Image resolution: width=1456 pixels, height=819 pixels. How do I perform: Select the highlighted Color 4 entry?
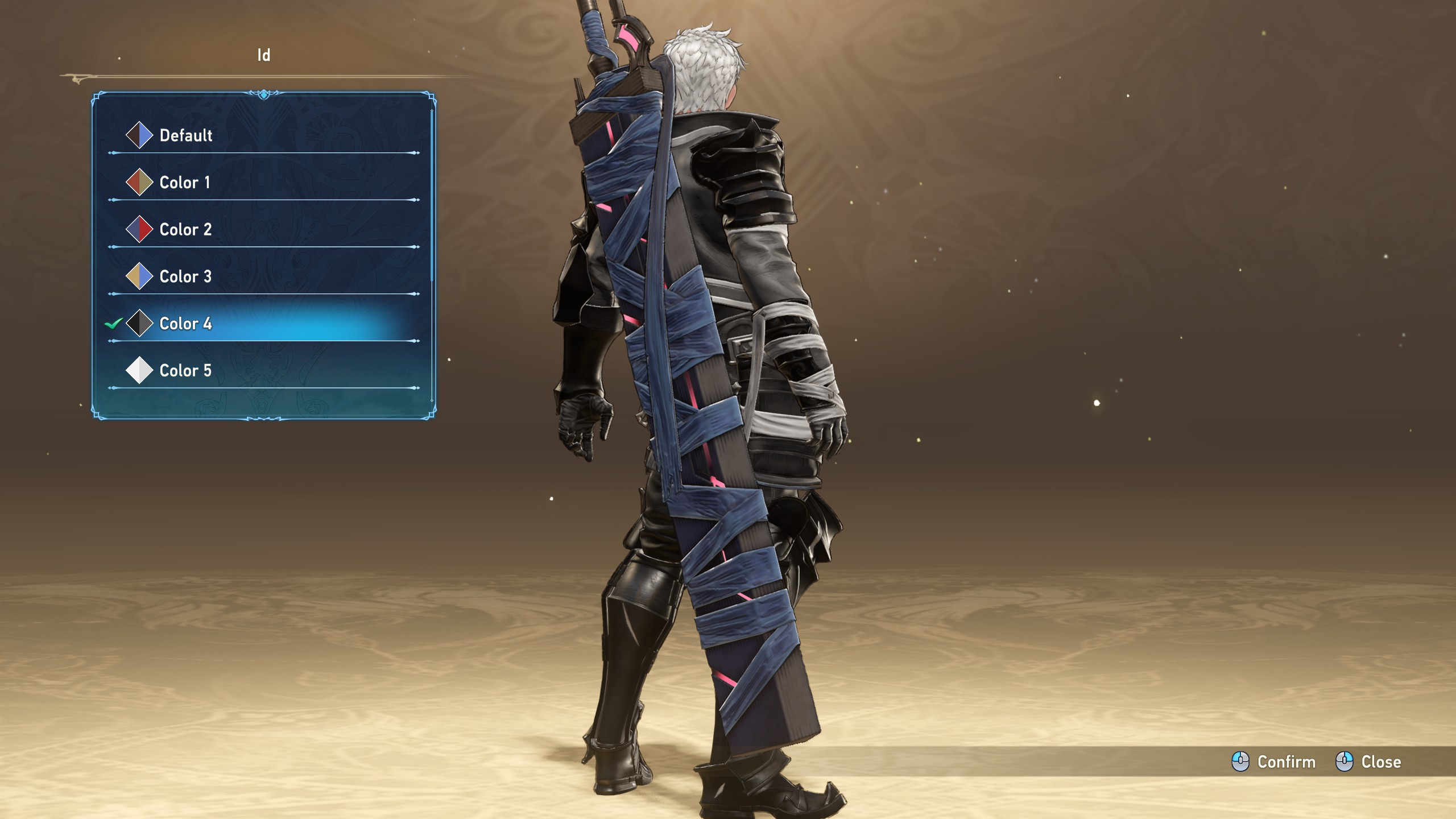tap(185, 324)
